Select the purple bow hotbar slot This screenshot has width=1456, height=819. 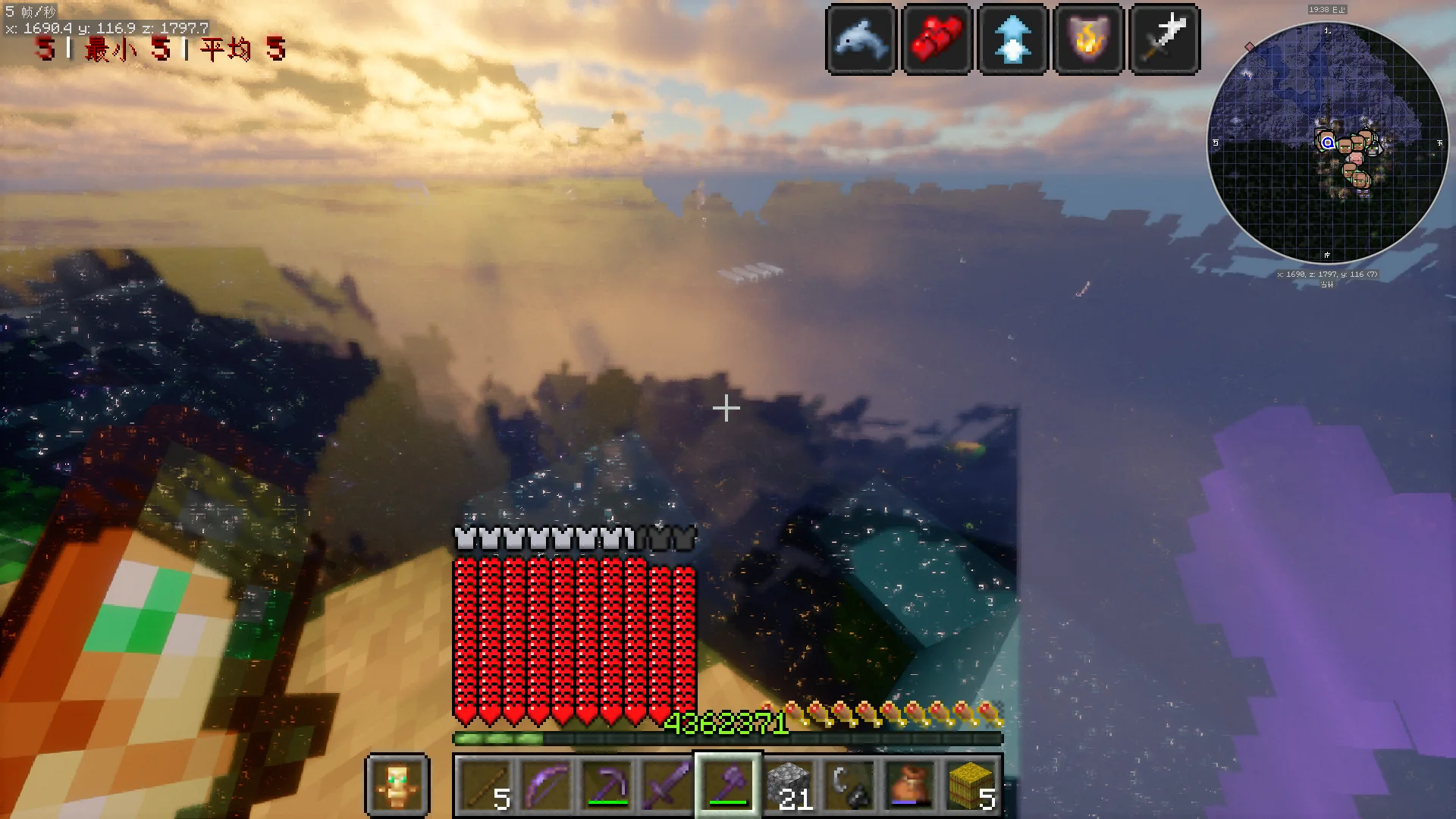coord(546,785)
